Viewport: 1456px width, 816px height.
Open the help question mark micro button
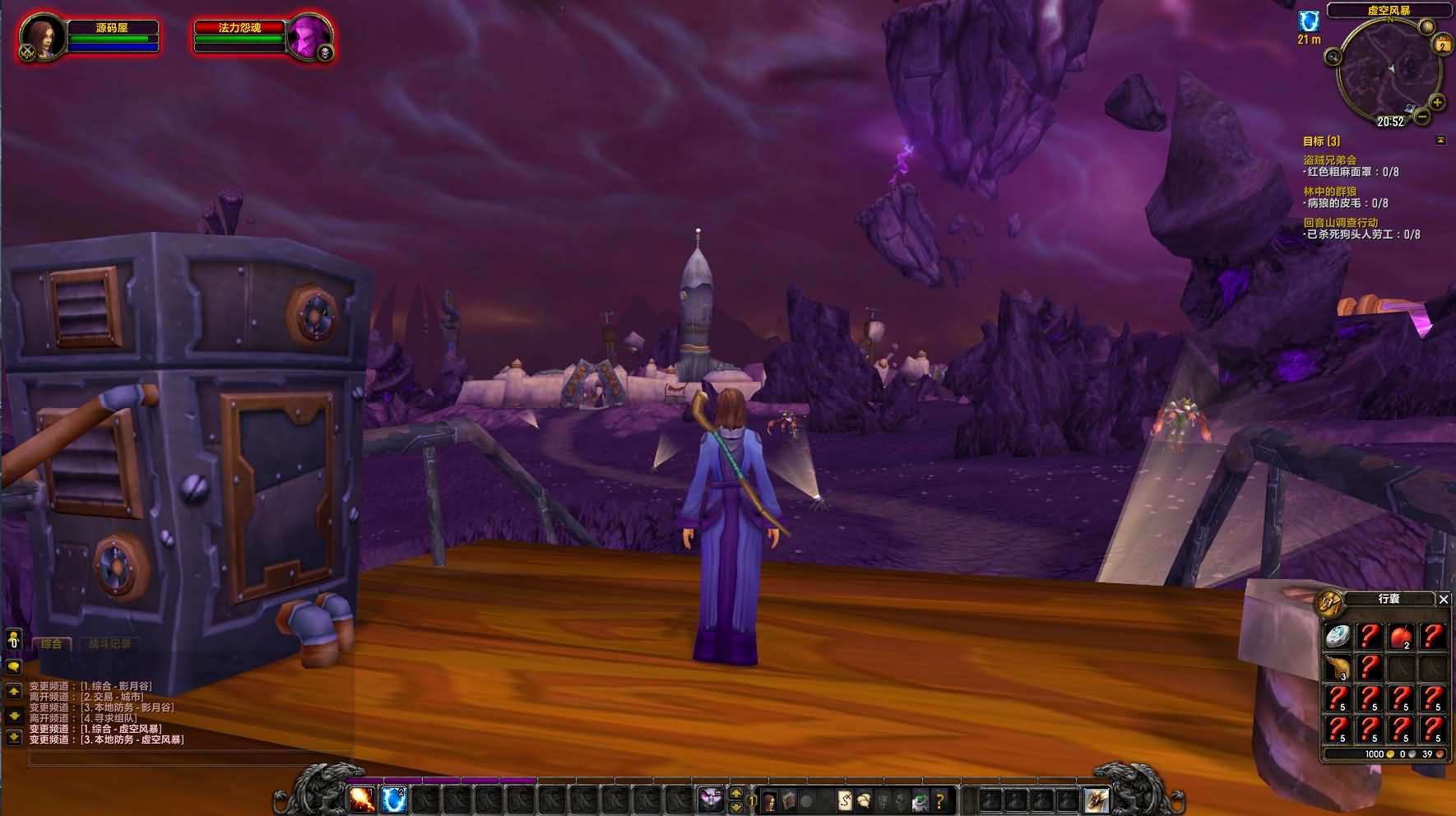[939, 800]
